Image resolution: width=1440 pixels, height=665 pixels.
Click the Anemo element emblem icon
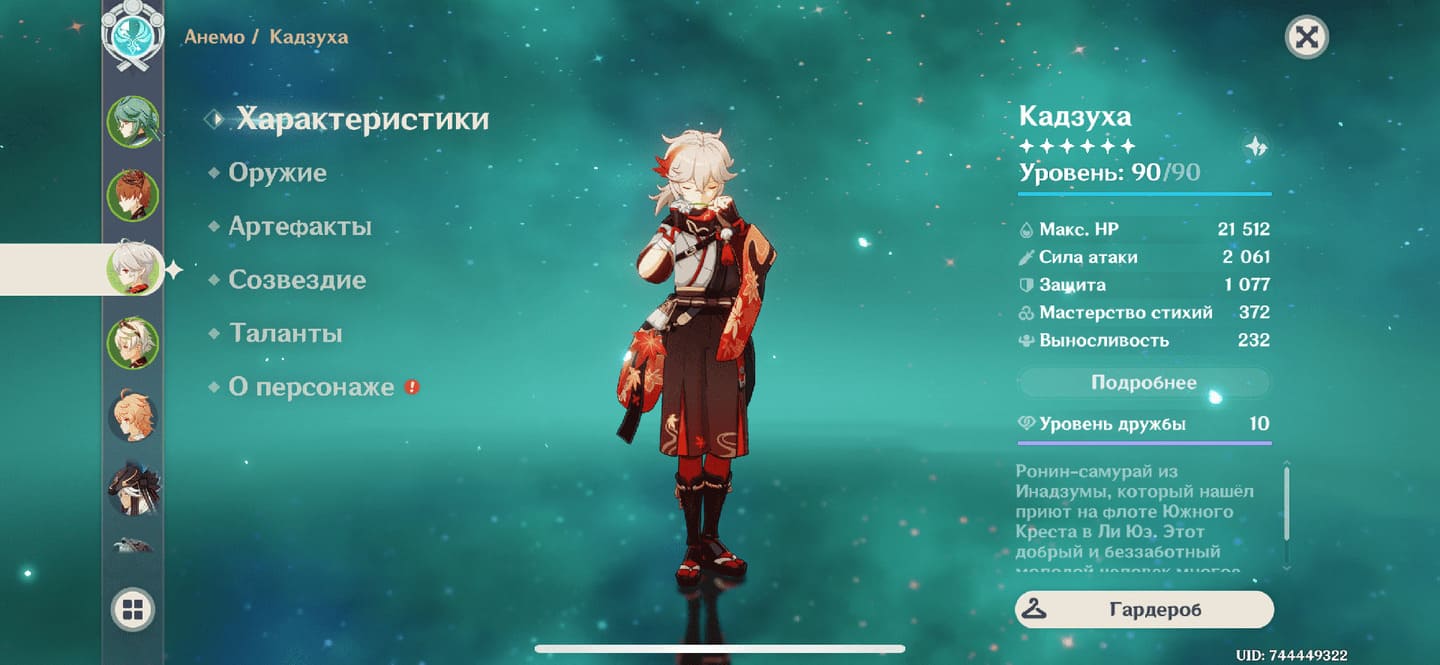[133, 35]
